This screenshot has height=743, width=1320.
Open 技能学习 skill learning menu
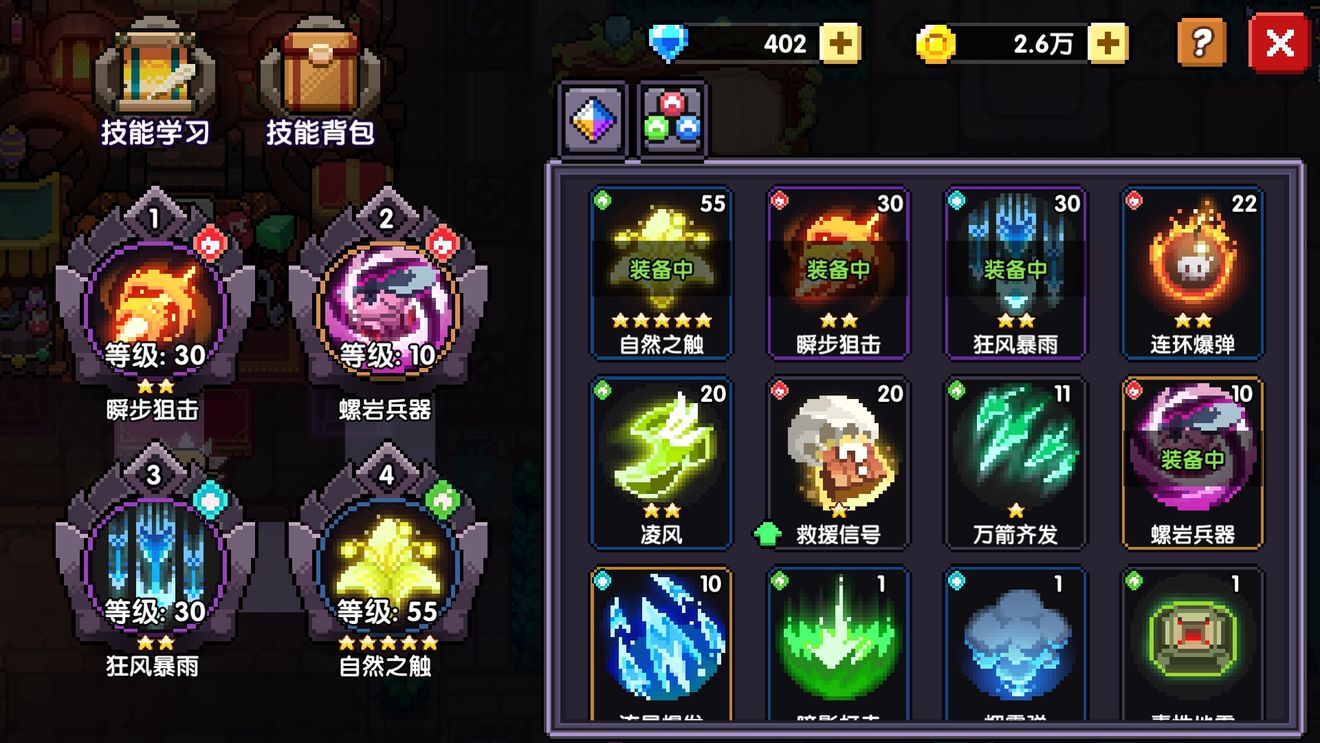(154, 85)
